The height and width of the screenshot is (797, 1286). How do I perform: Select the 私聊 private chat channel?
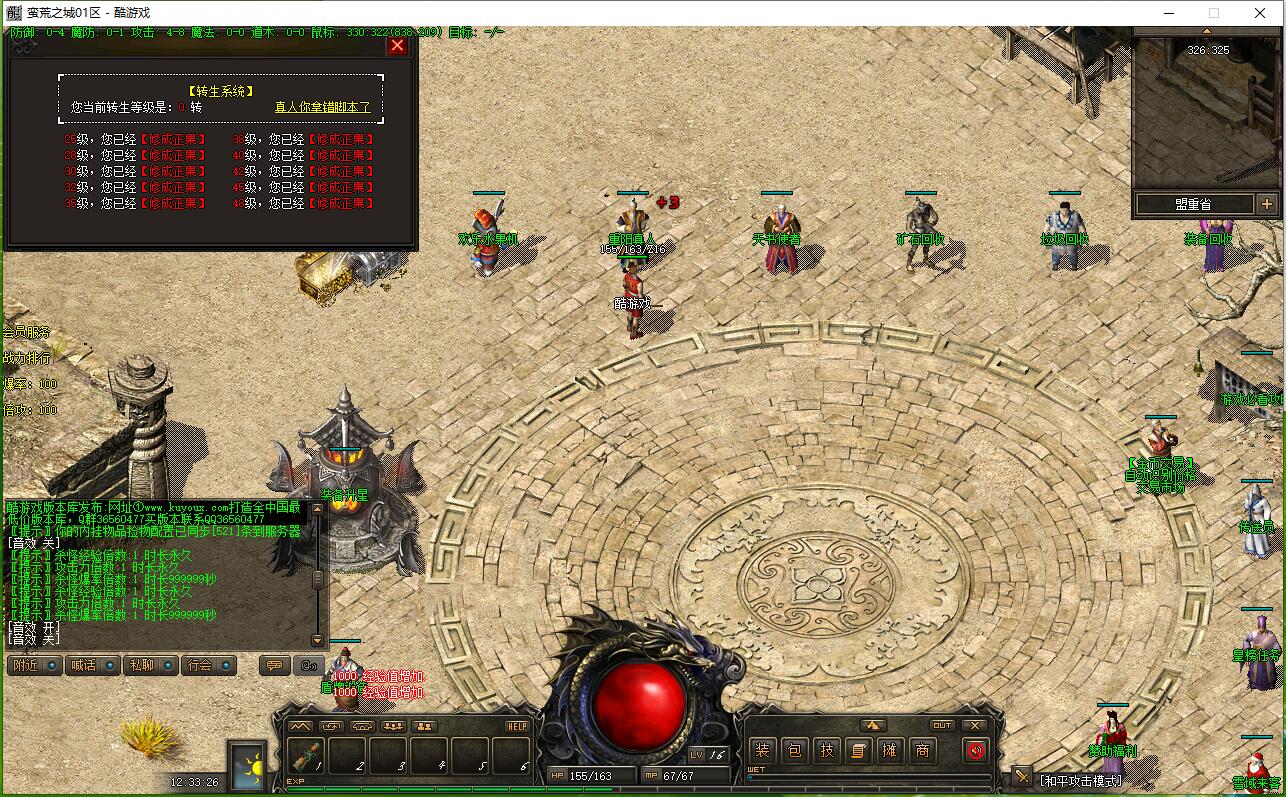150,665
